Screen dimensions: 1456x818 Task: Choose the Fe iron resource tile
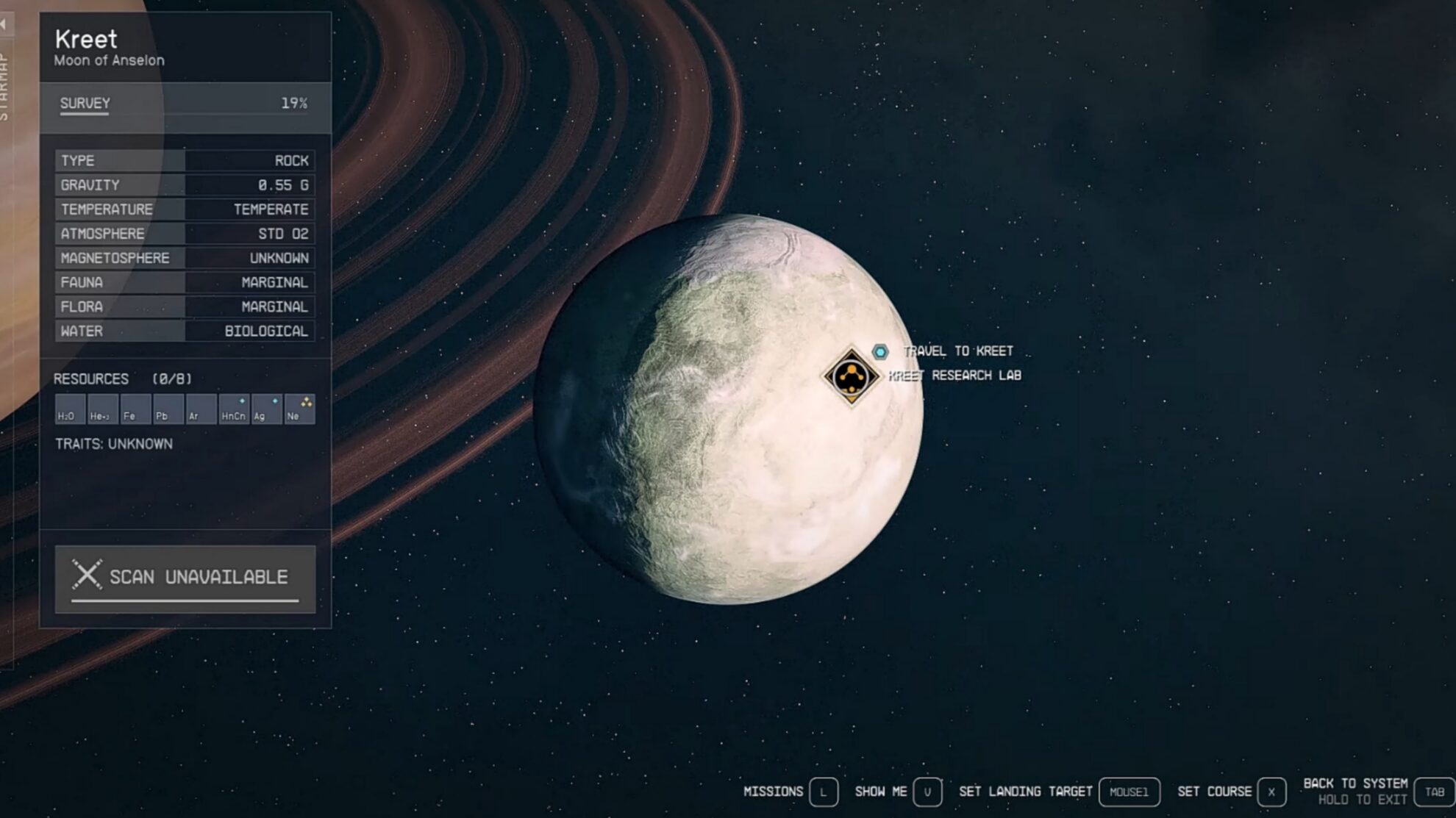(135, 409)
